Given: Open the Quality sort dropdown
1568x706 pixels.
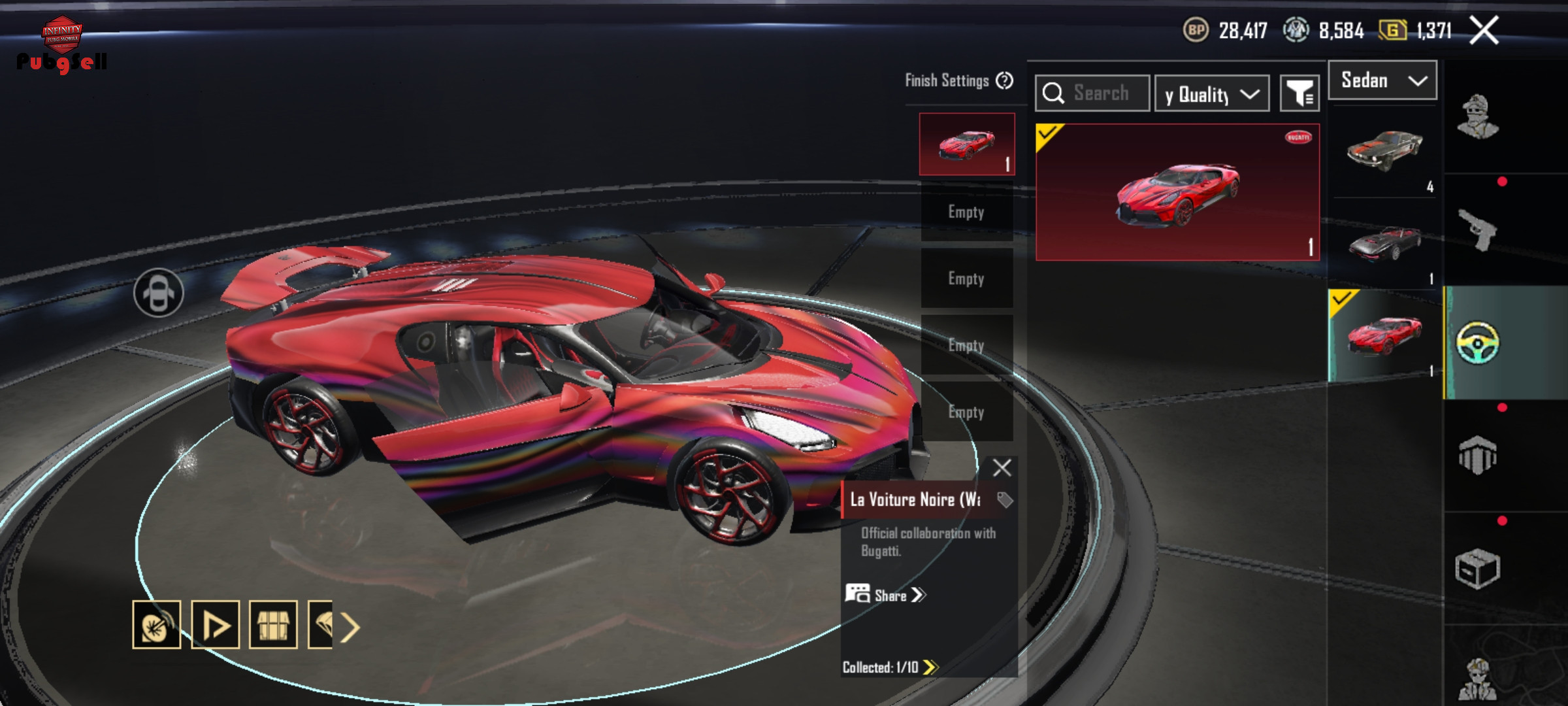Looking at the screenshot, I should pyautogui.click(x=1212, y=94).
